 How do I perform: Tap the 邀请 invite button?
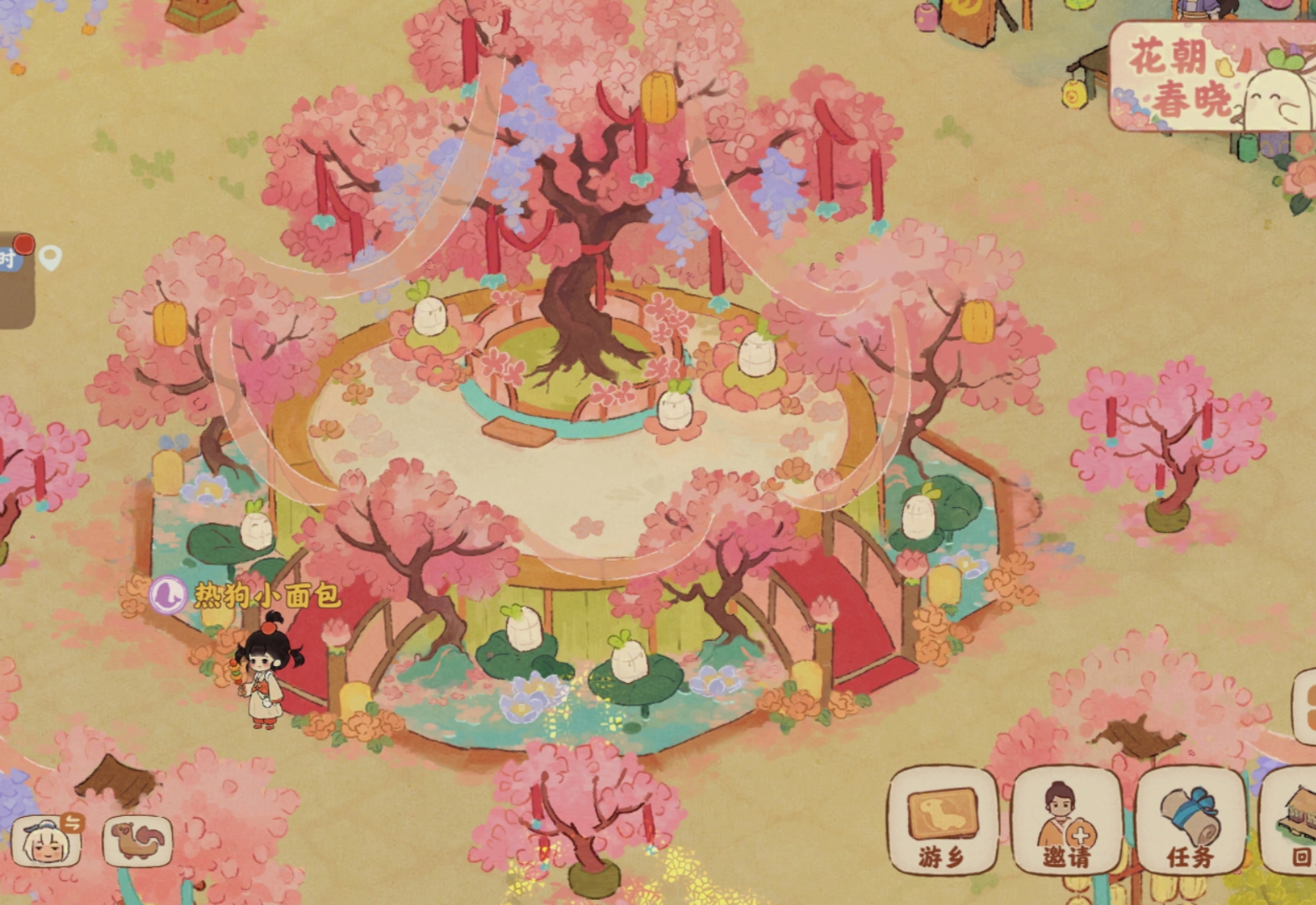click(1066, 821)
